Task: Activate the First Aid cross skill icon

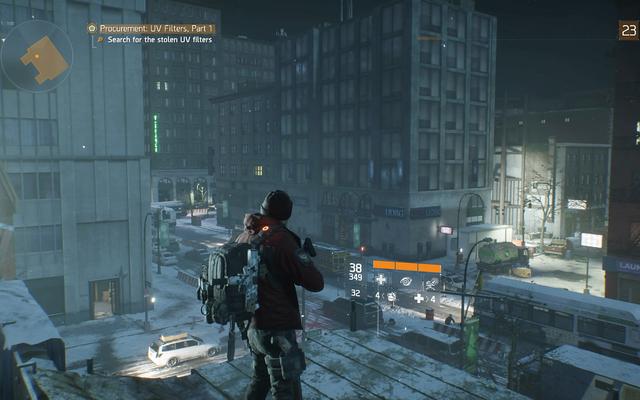Action: (380, 281)
